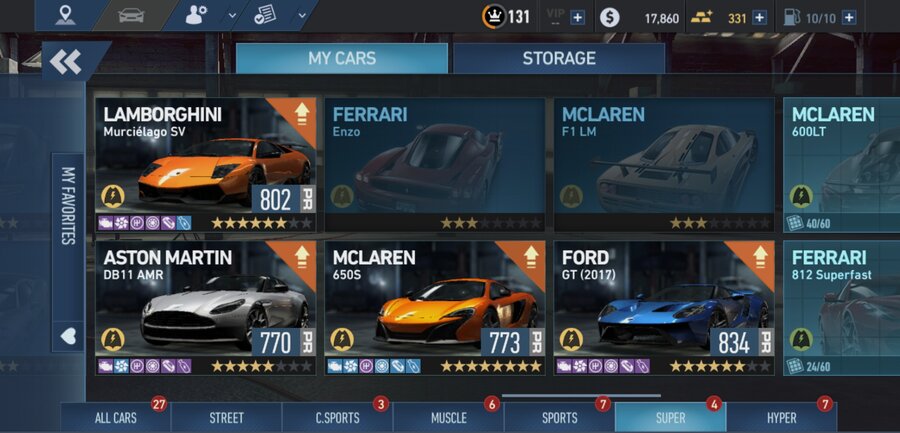Switch to the Storage tab
The width and height of the screenshot is (900, 433).
558,59
